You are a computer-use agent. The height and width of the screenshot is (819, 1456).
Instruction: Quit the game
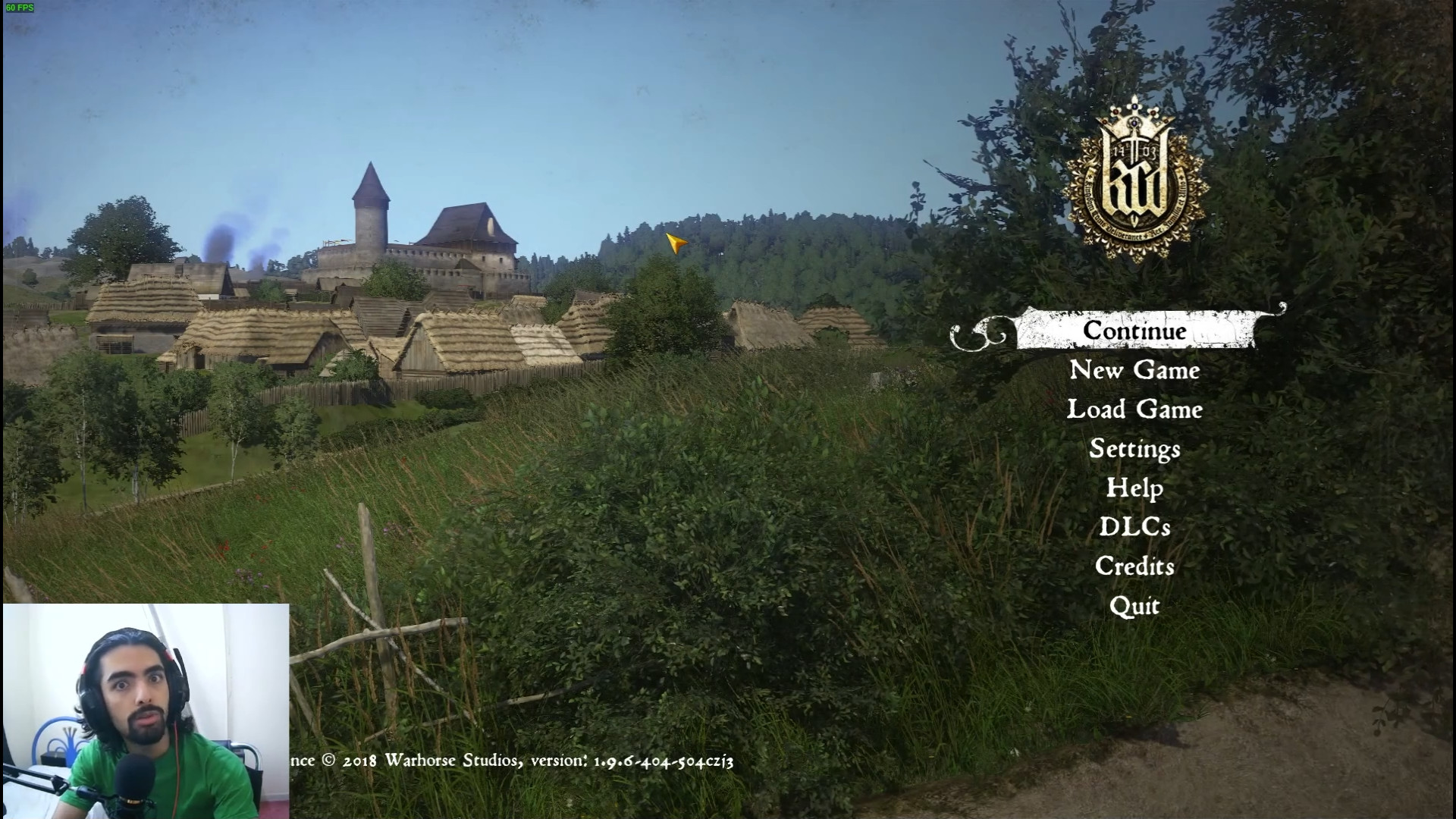click(1134, 606)
